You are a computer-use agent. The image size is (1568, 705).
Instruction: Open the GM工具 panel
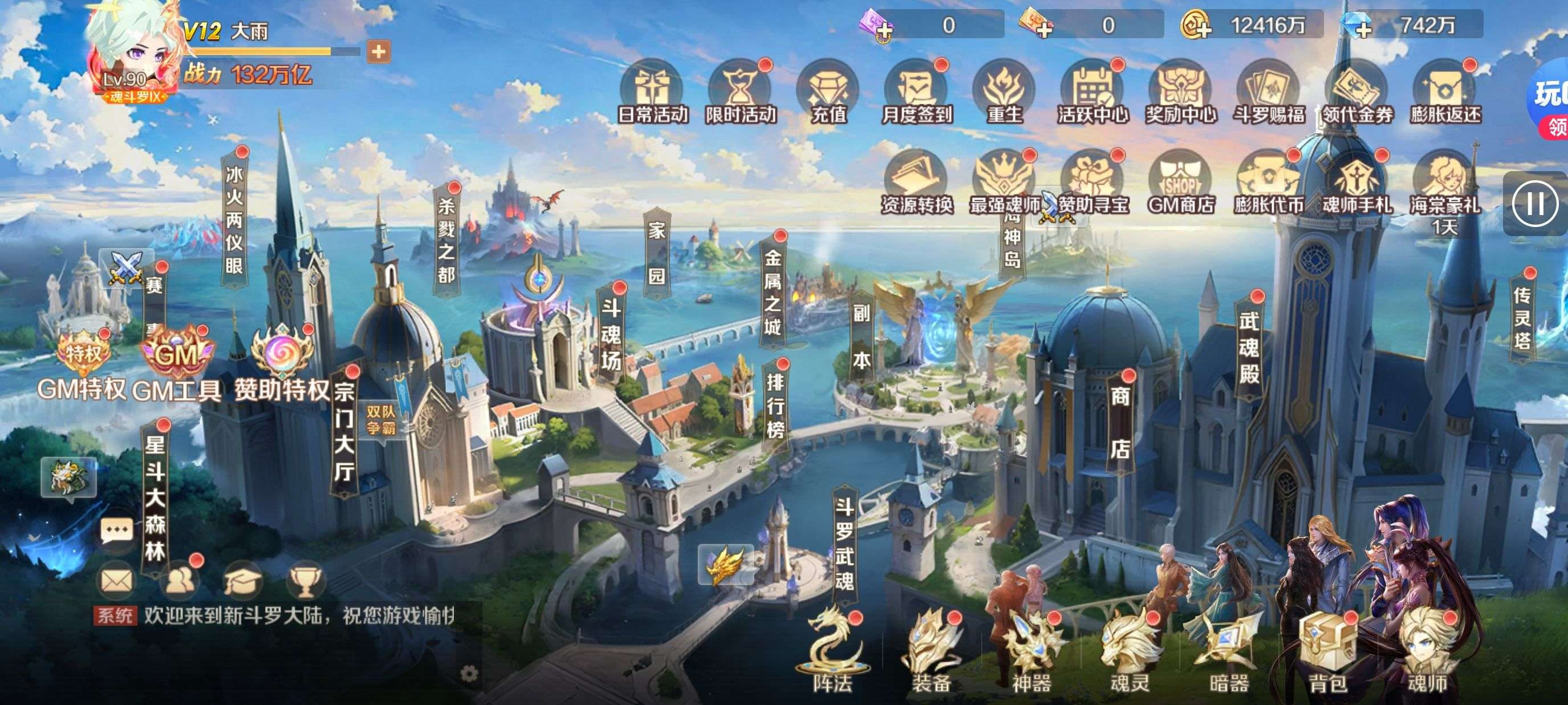click(x=177, y=365)
